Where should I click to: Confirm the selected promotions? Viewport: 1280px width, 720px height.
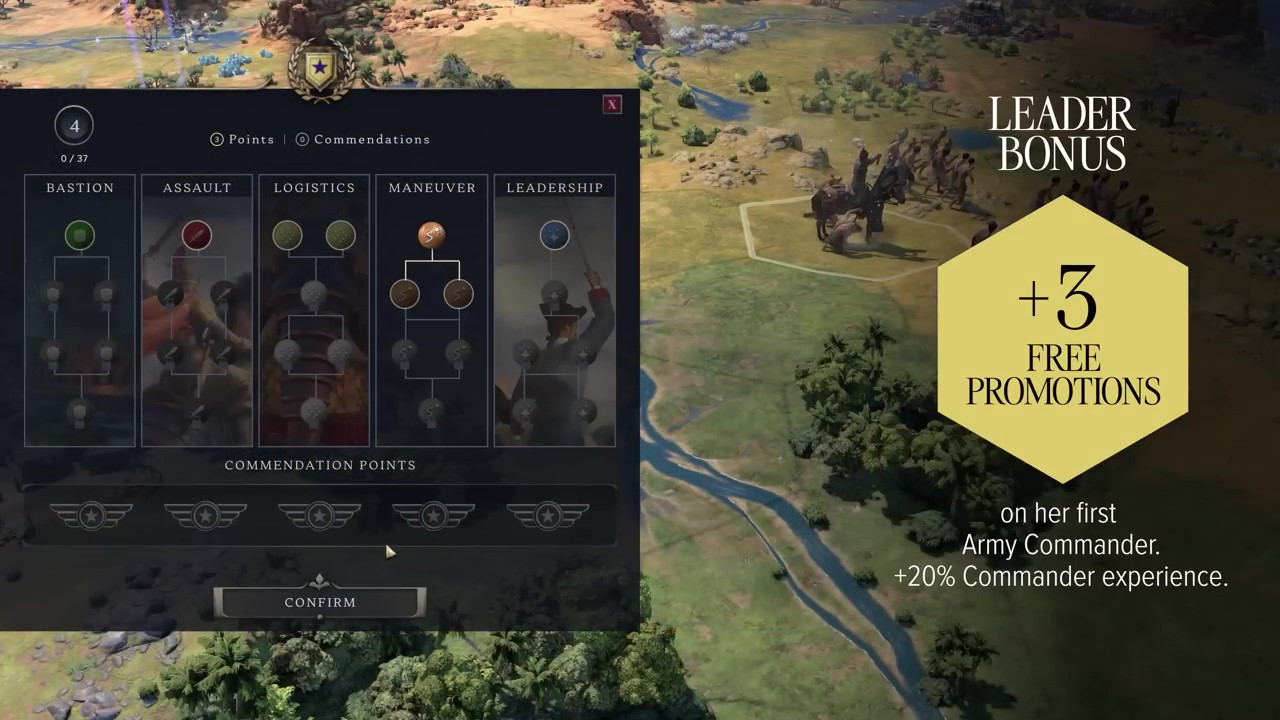320,602
